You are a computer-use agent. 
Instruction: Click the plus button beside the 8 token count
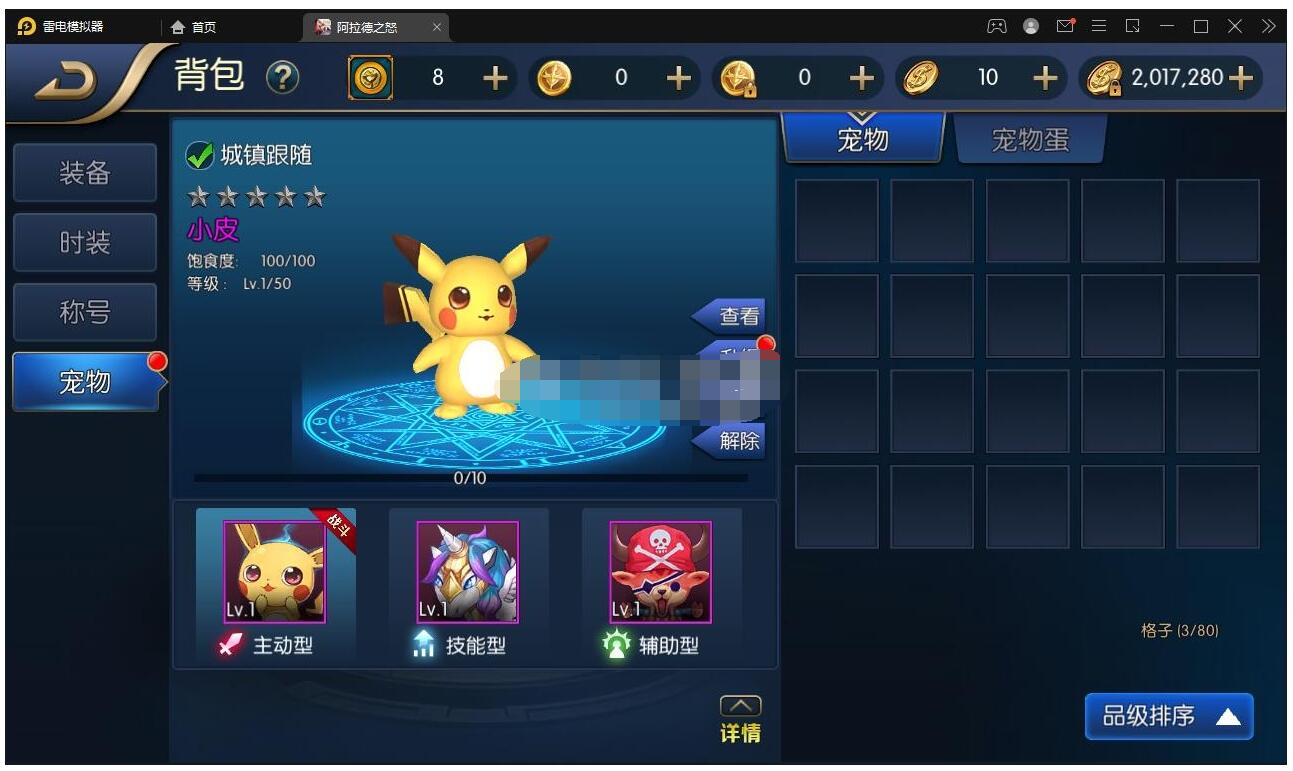click(495, 78)
